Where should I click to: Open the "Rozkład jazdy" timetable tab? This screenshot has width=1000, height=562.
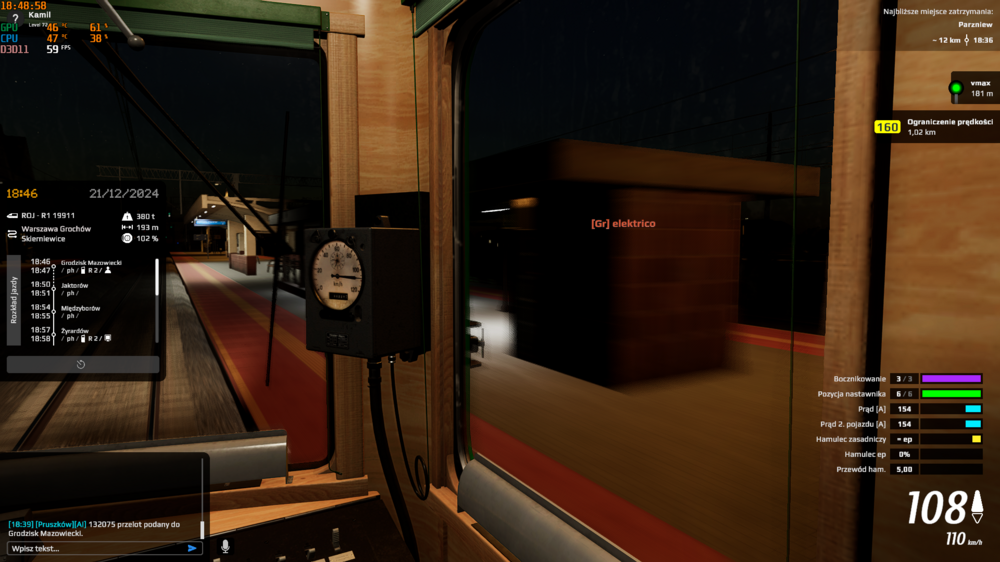[14, 299]
